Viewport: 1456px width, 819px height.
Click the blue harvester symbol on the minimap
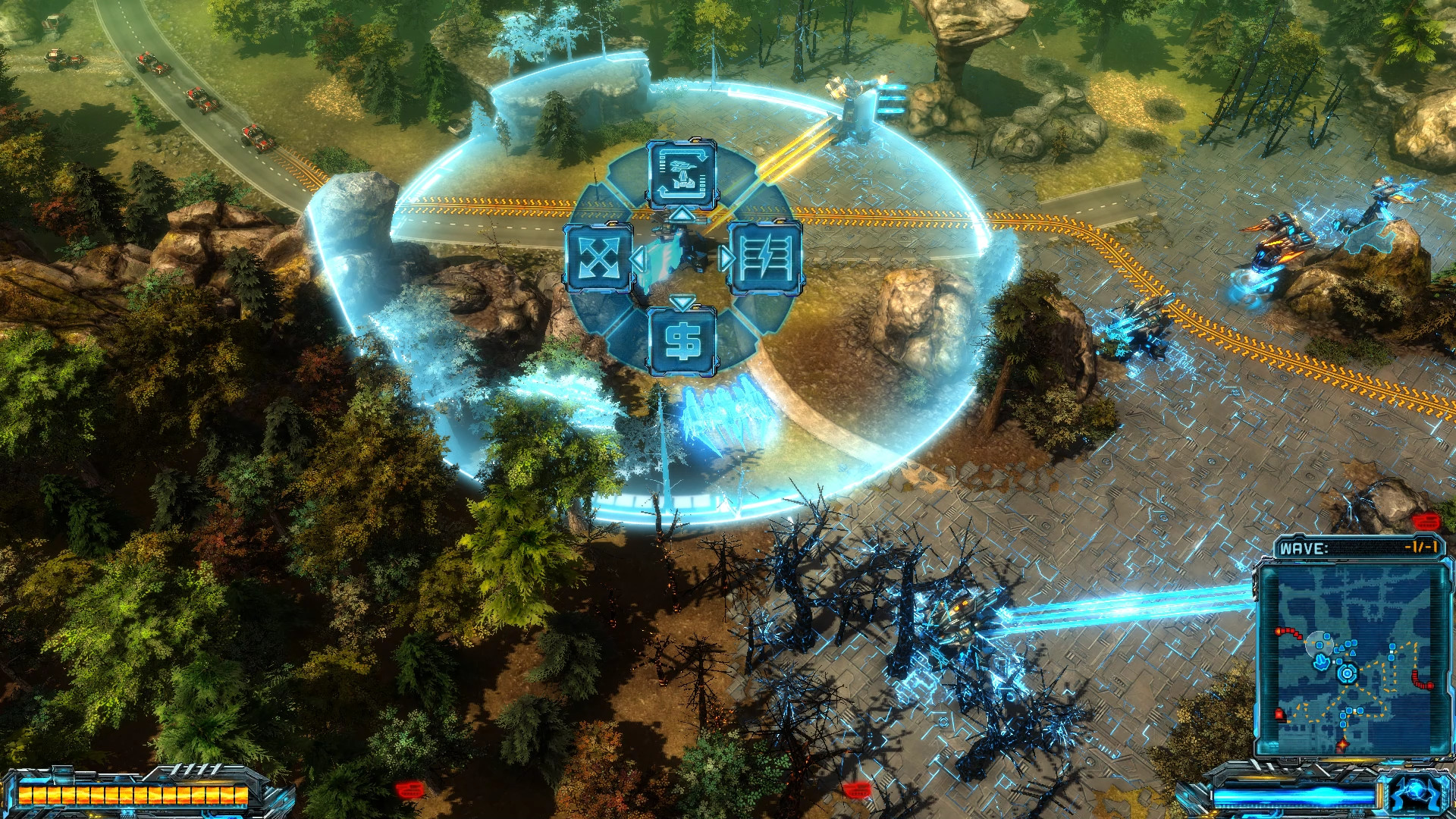(x=1320, y=661)
